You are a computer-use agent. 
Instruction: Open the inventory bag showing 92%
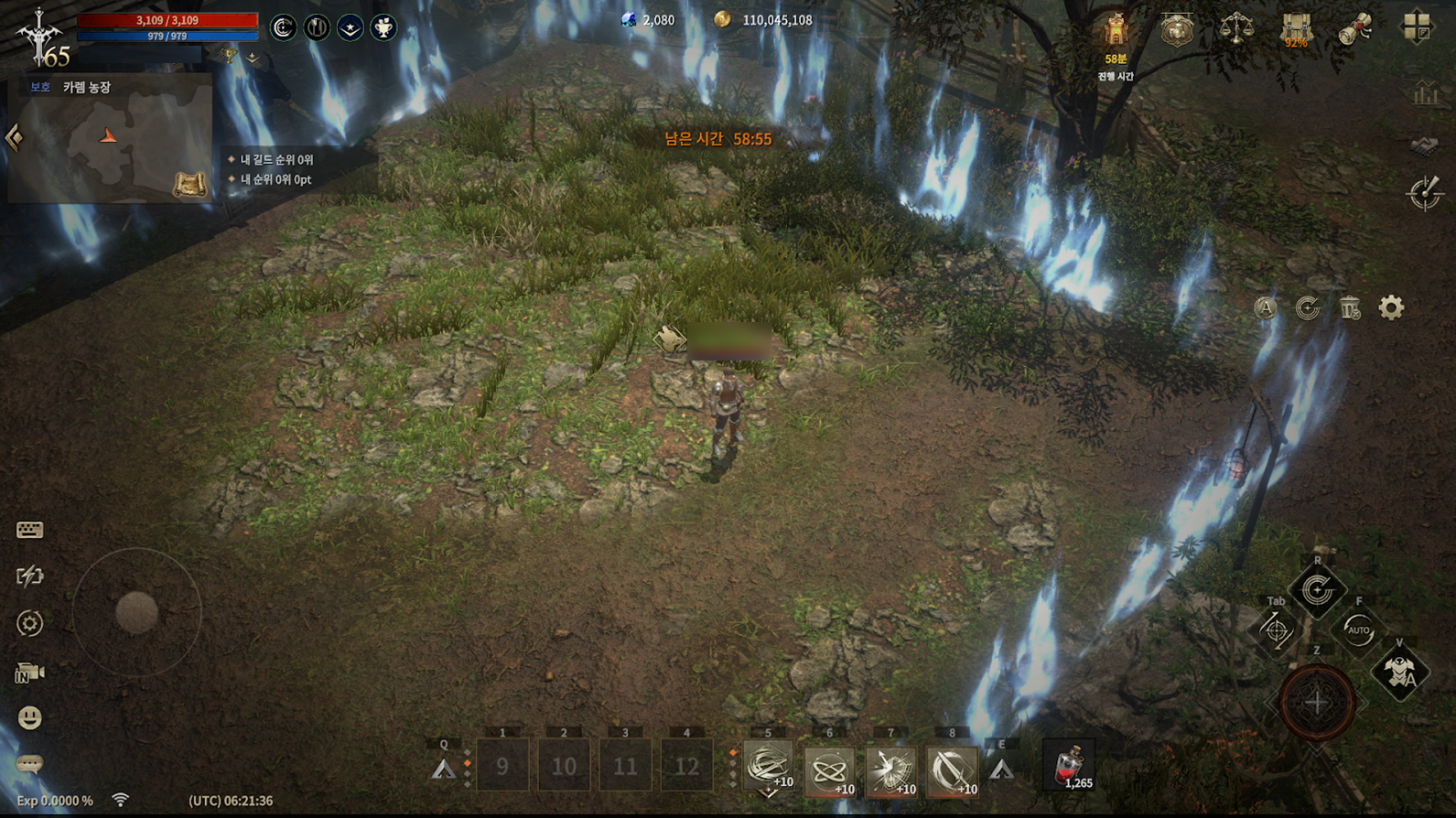(1296, 29)
